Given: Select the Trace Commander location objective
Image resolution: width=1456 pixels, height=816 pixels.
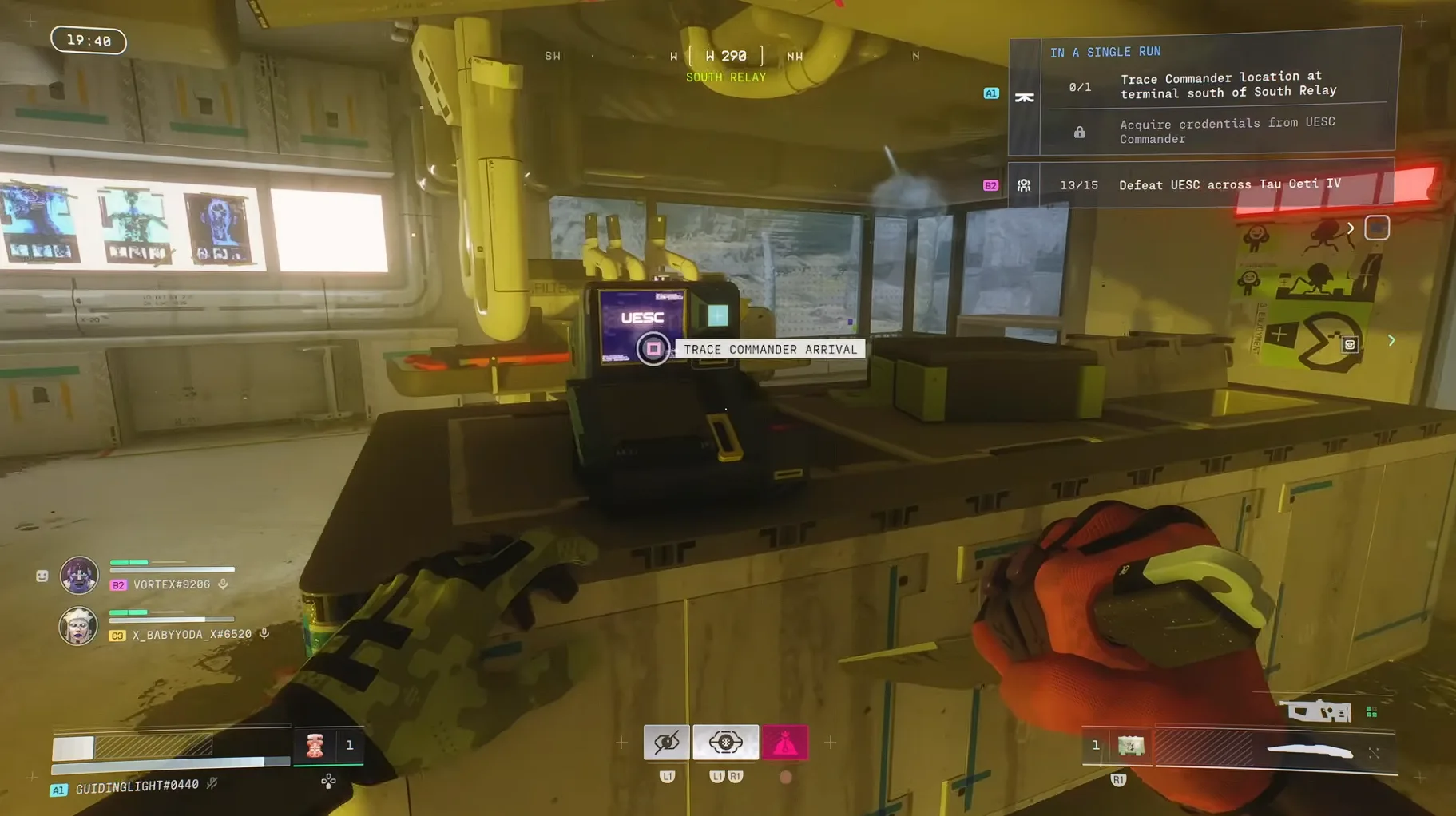Looking at the screenshot, I should pos(1228,85).
